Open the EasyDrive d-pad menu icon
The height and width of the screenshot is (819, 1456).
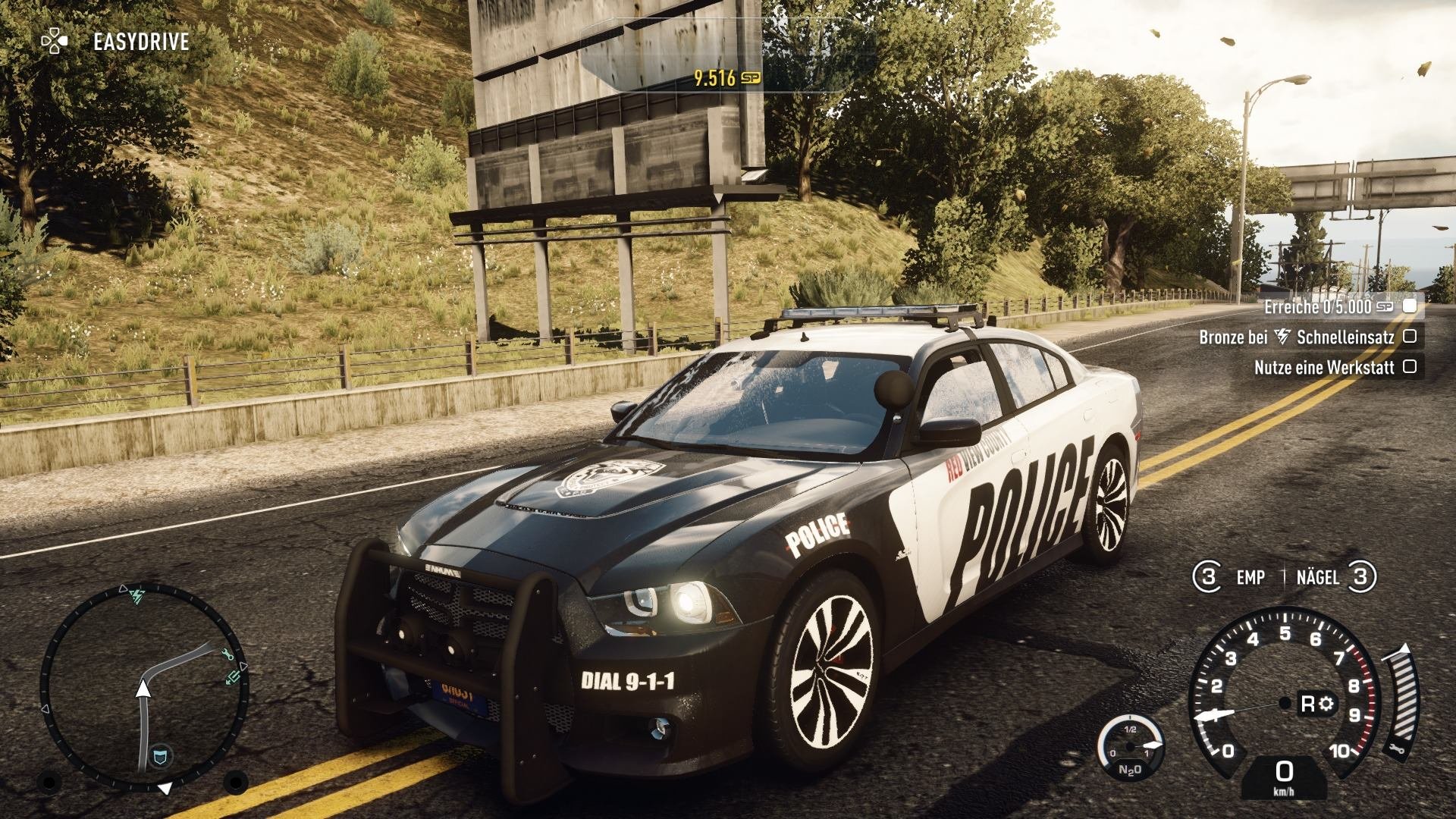click(53, 42)
